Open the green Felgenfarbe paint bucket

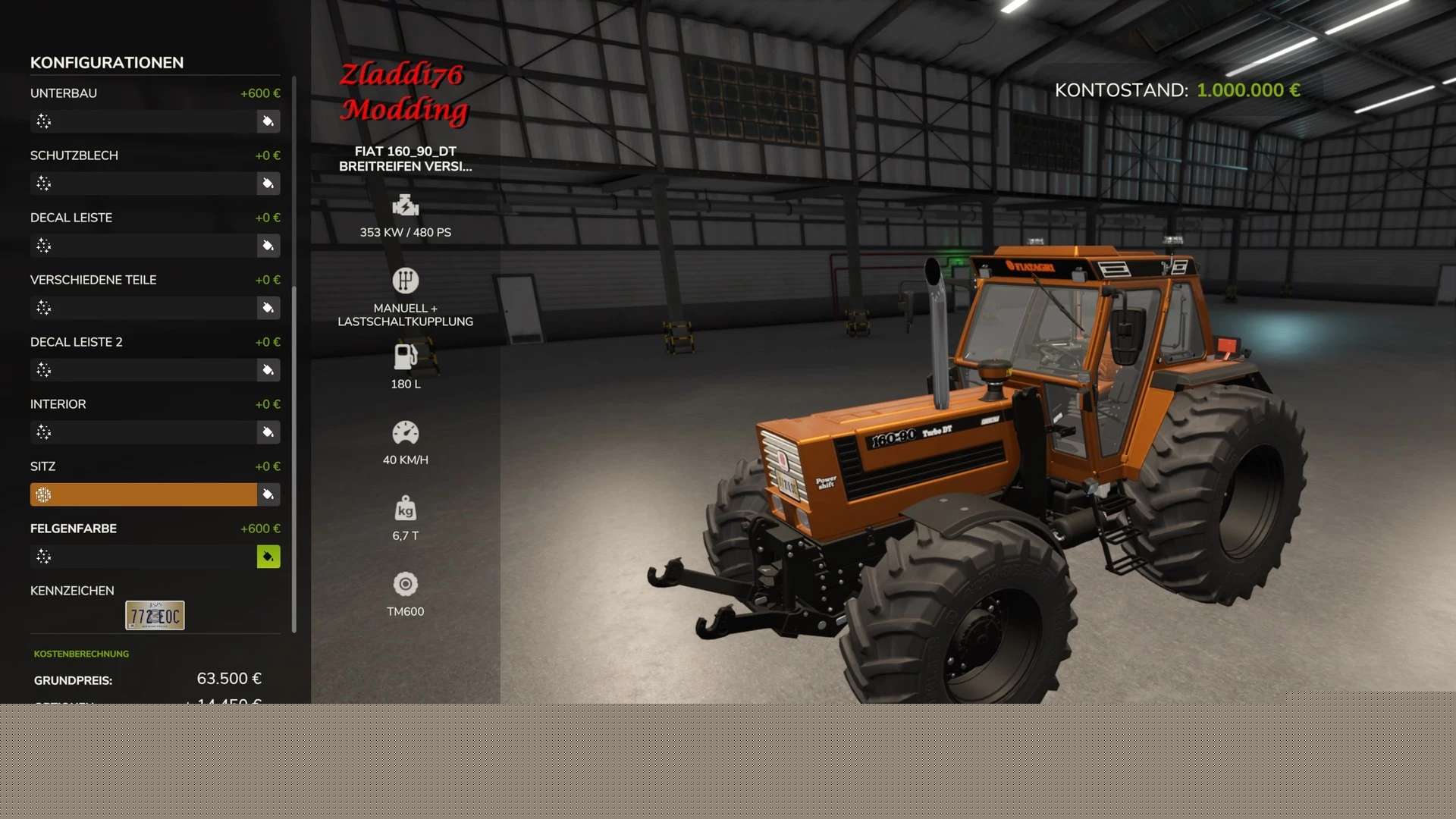[x=268, y=557]
